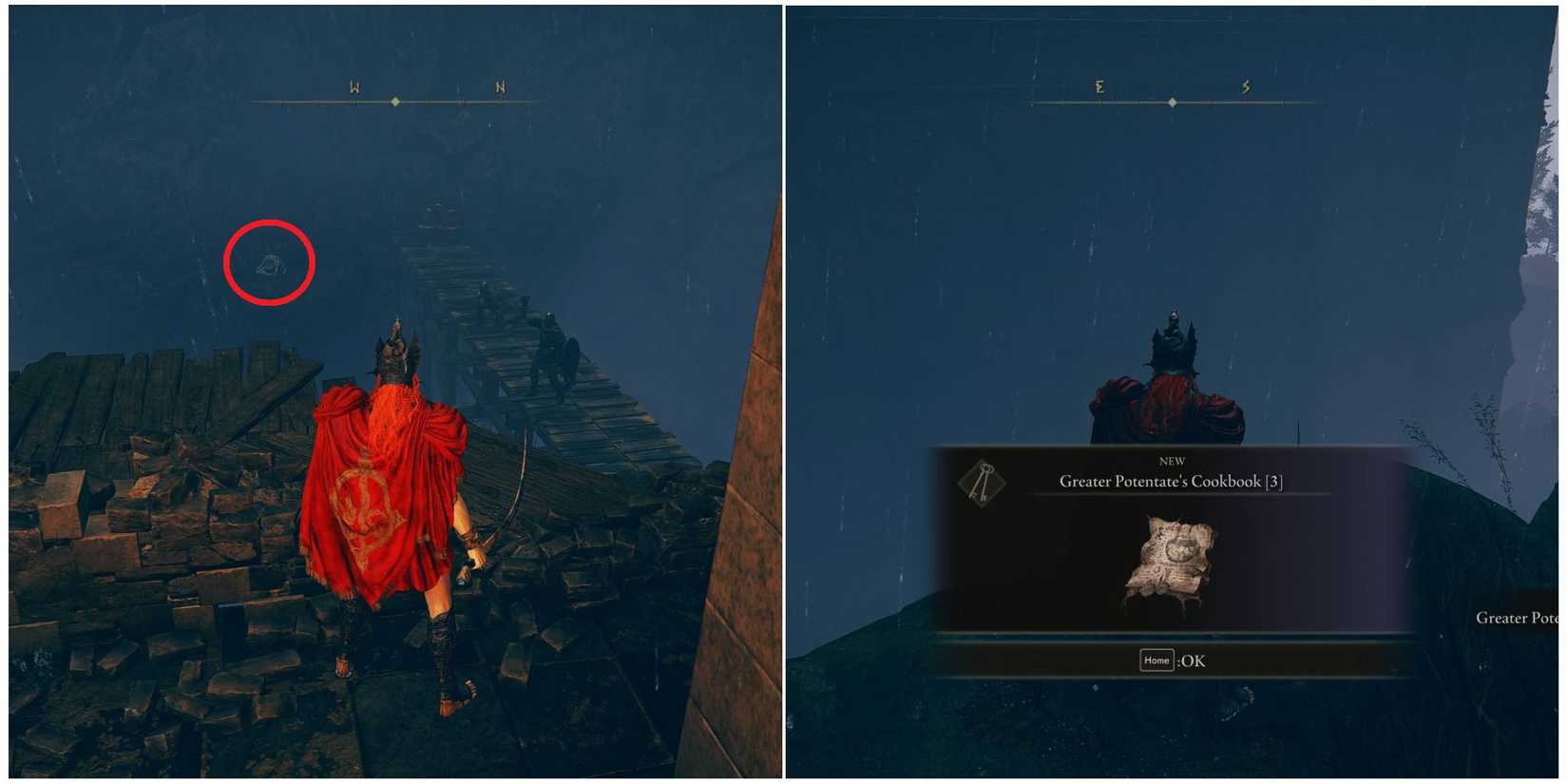Click the S marker on the right compass
The image size is (1568, 784).
pyautogui.click(x=1246, y=86)
